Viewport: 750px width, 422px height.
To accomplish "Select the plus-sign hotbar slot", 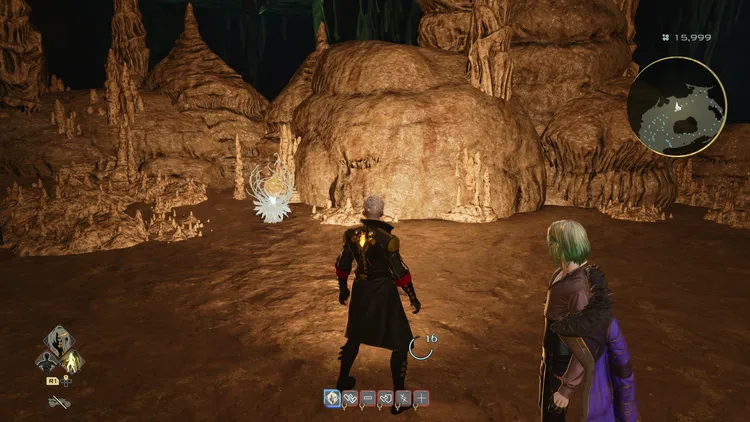I will coord(422,398).
